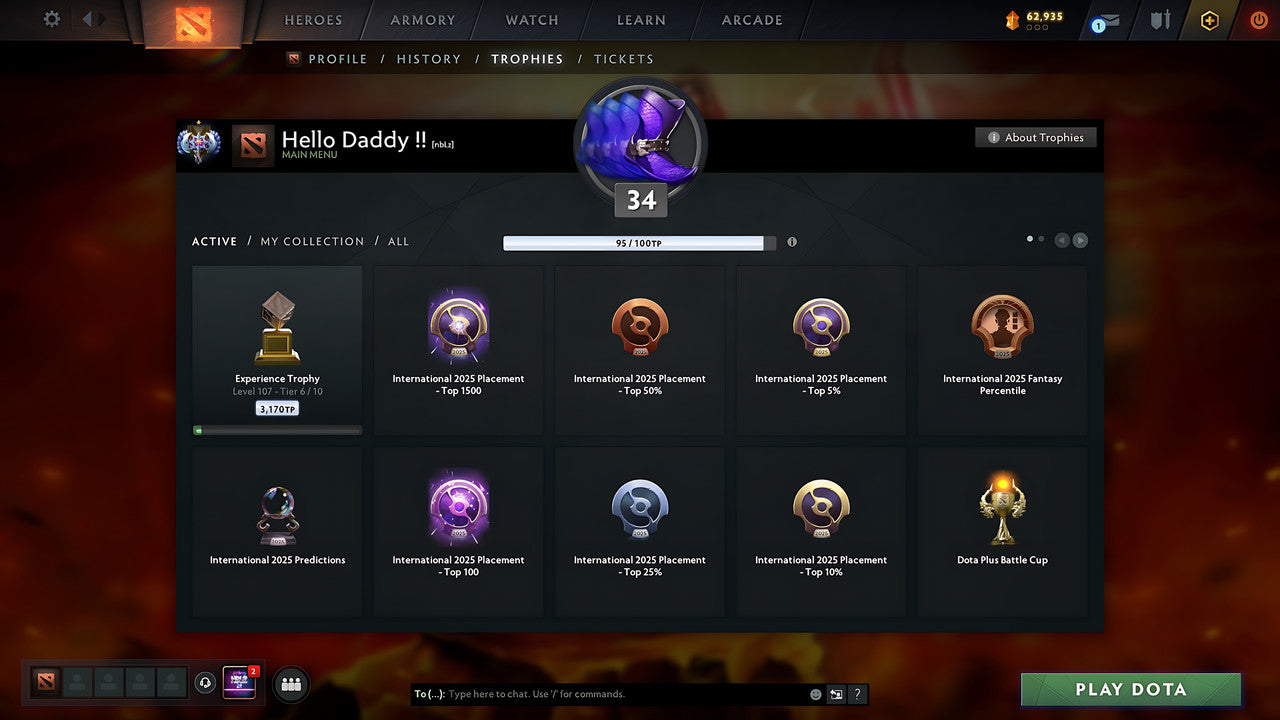The height and width of the screenshot is (720, 1280).
Task: Click the About Trophies button
Action: pyautogui.click(x=1036, y=137)
